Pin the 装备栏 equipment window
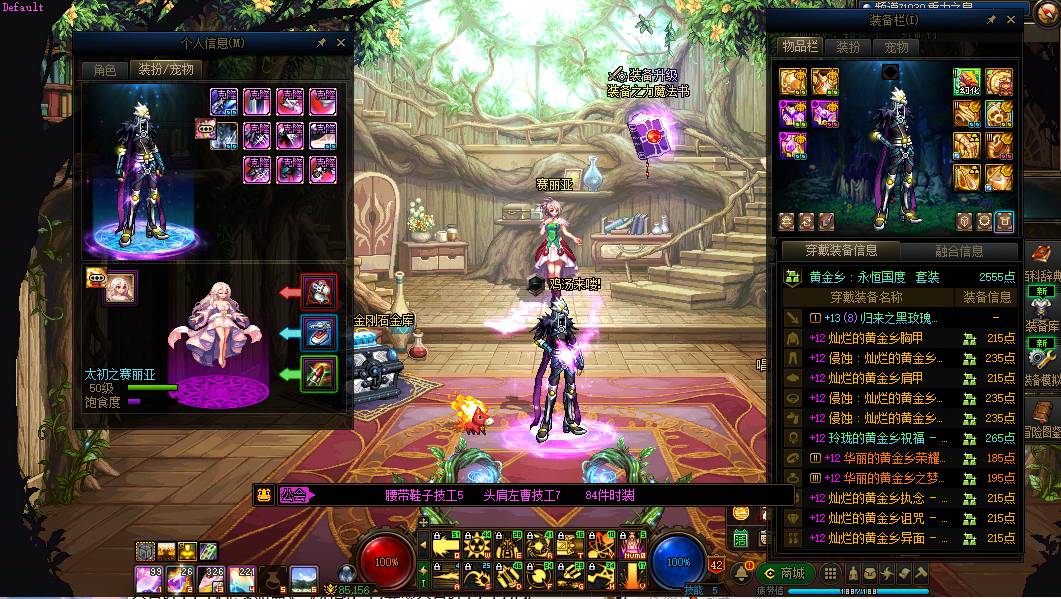This screenshot has width=1061, height=599. [991, 20]
